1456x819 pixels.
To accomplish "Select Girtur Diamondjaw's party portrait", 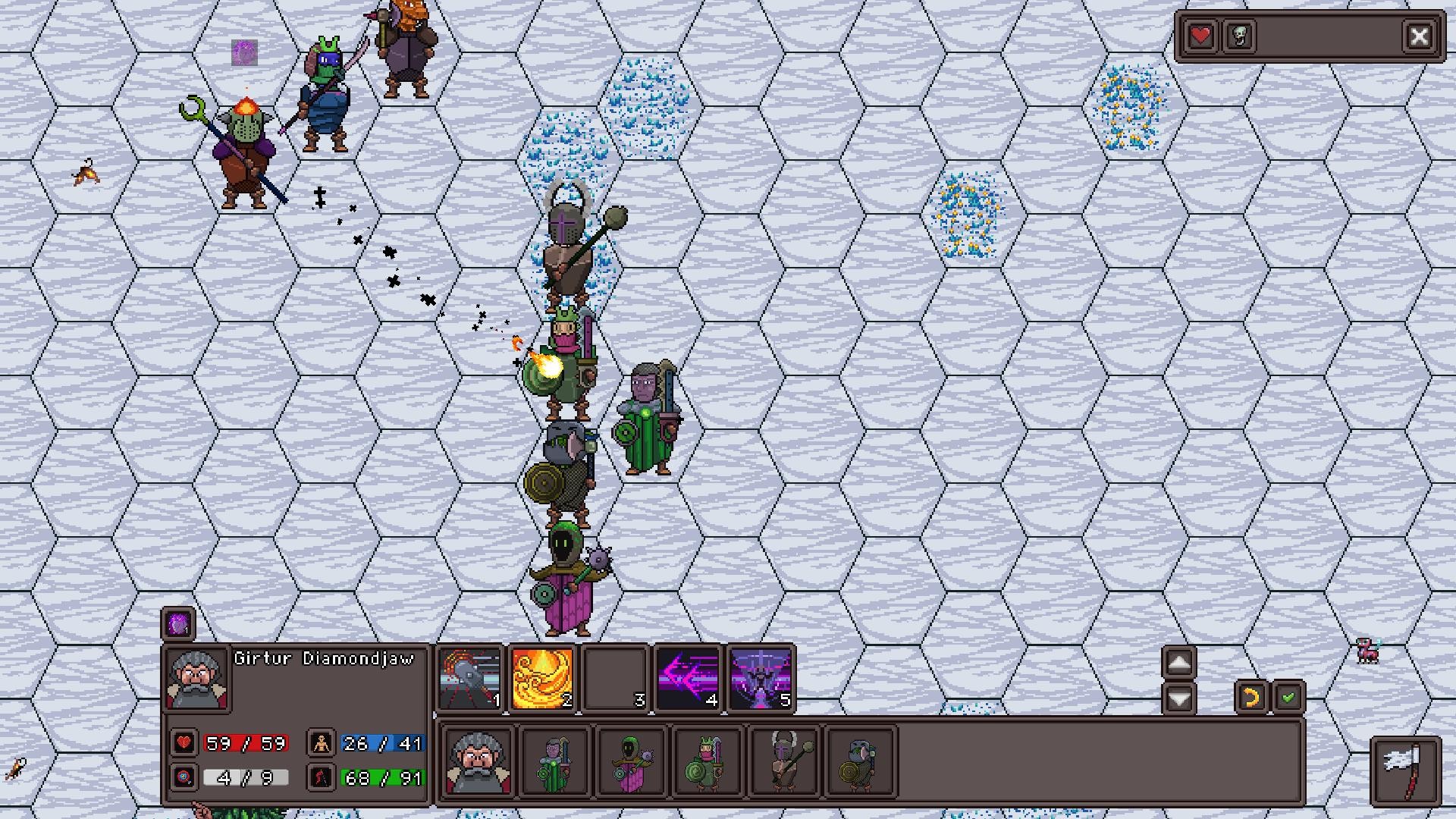I will pyautogui.click(x=476, y=763).
